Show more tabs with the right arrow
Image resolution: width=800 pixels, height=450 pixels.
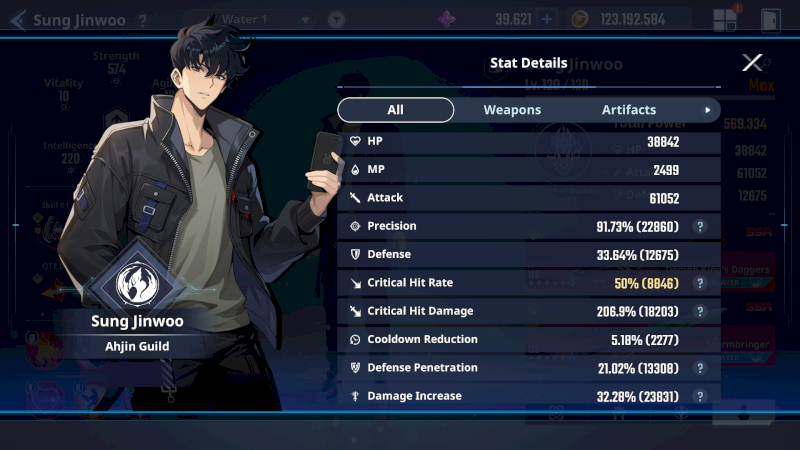708,110
